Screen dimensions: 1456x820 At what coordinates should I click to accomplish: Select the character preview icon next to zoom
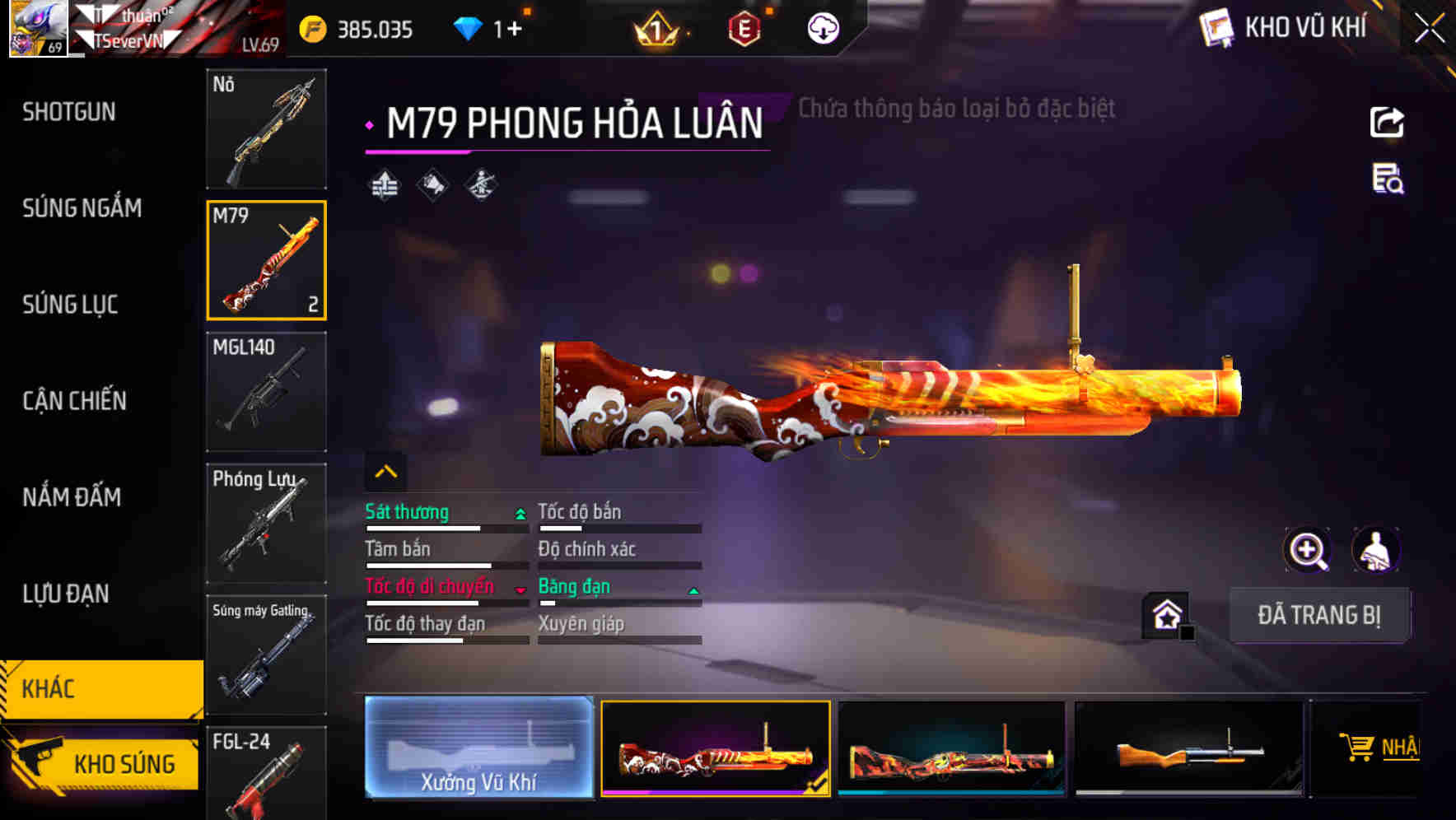coord(1377,550)
